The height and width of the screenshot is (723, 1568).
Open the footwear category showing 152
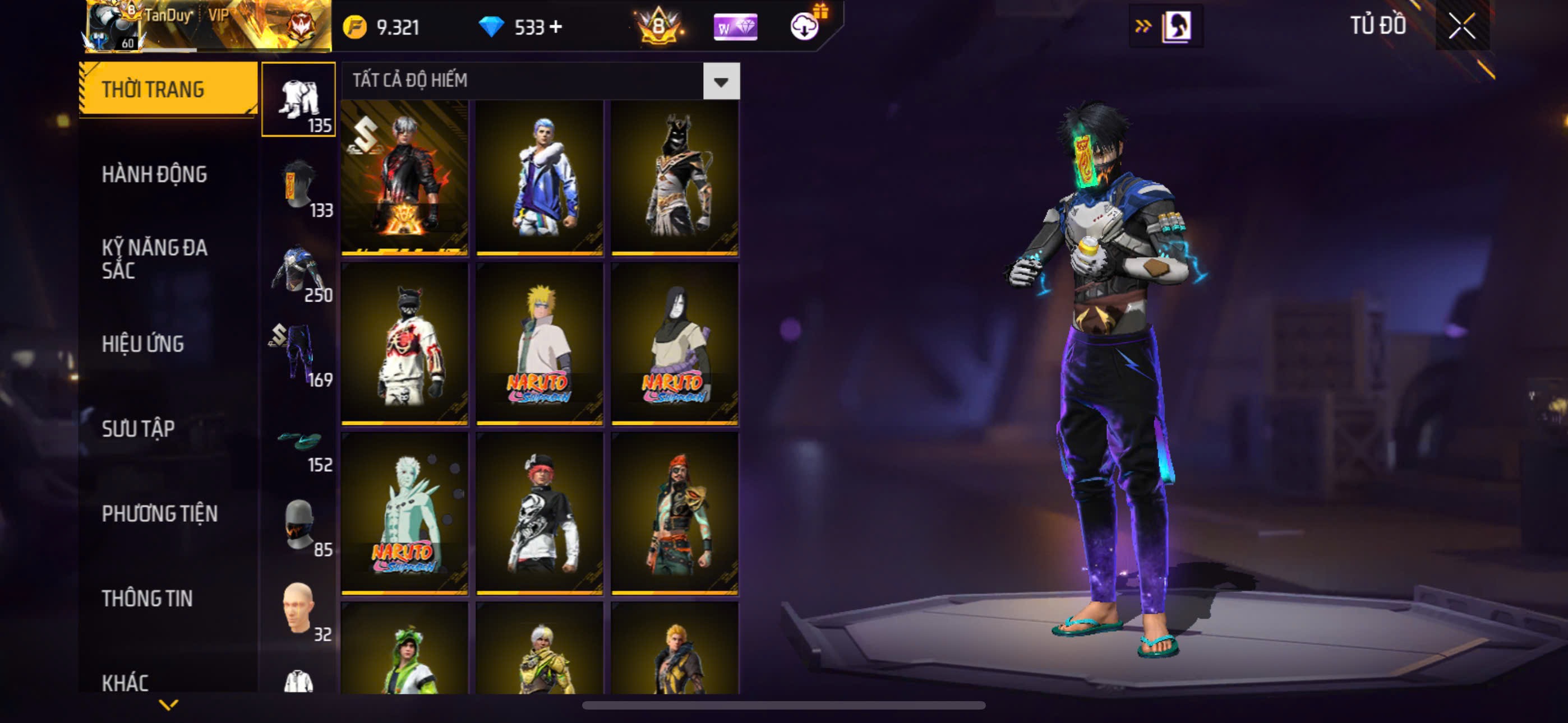click(x=298, y=441)
